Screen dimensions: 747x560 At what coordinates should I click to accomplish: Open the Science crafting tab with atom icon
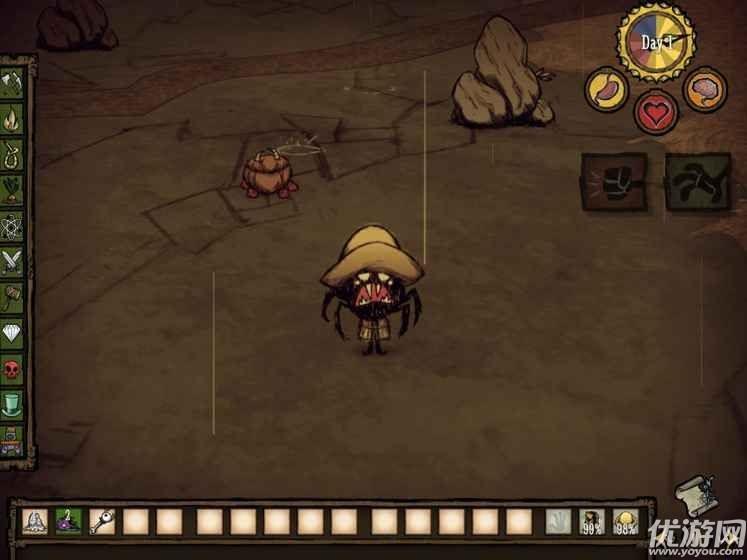[13, 226]
